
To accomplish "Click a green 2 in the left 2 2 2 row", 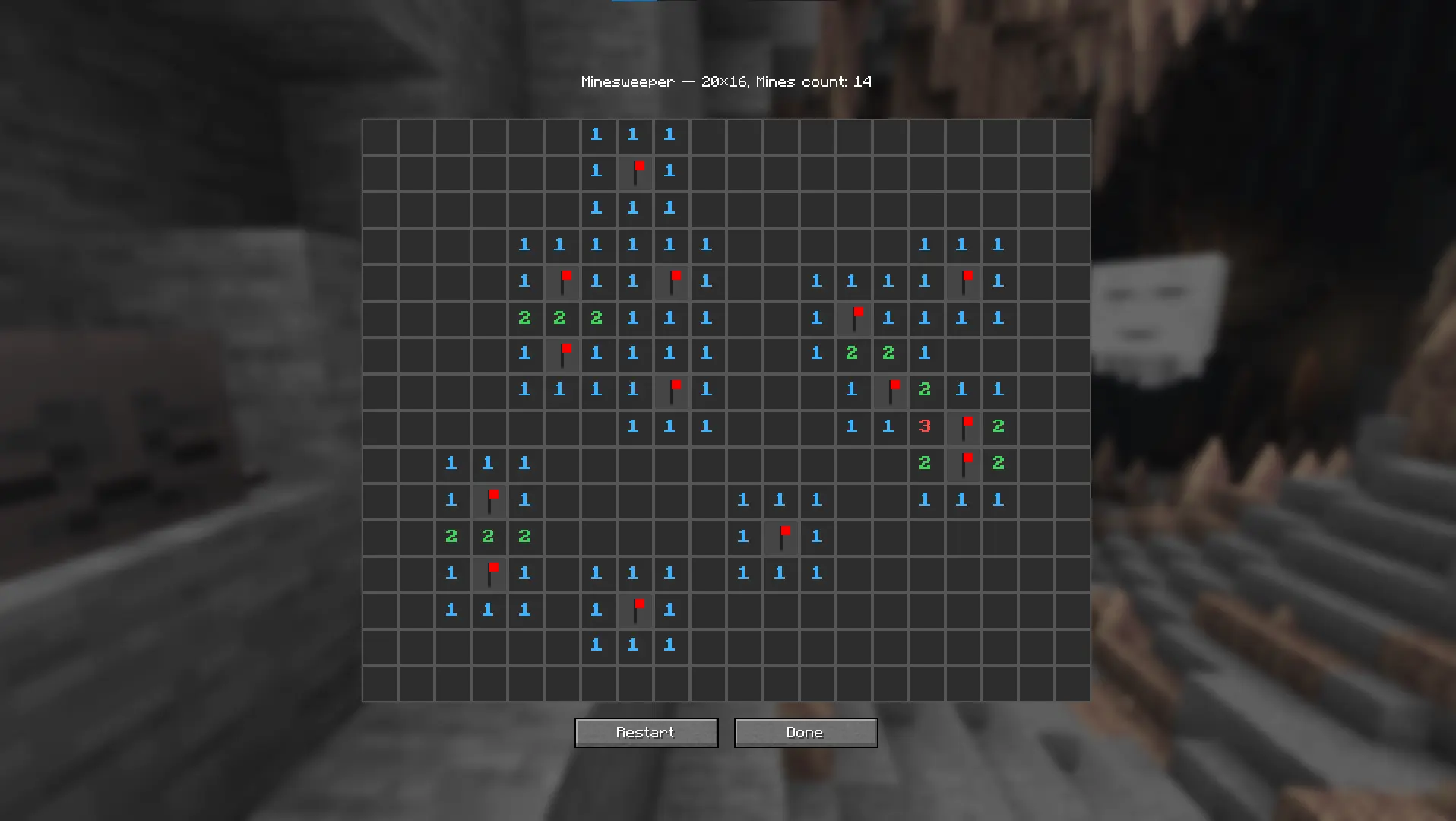I will [489, 537].
